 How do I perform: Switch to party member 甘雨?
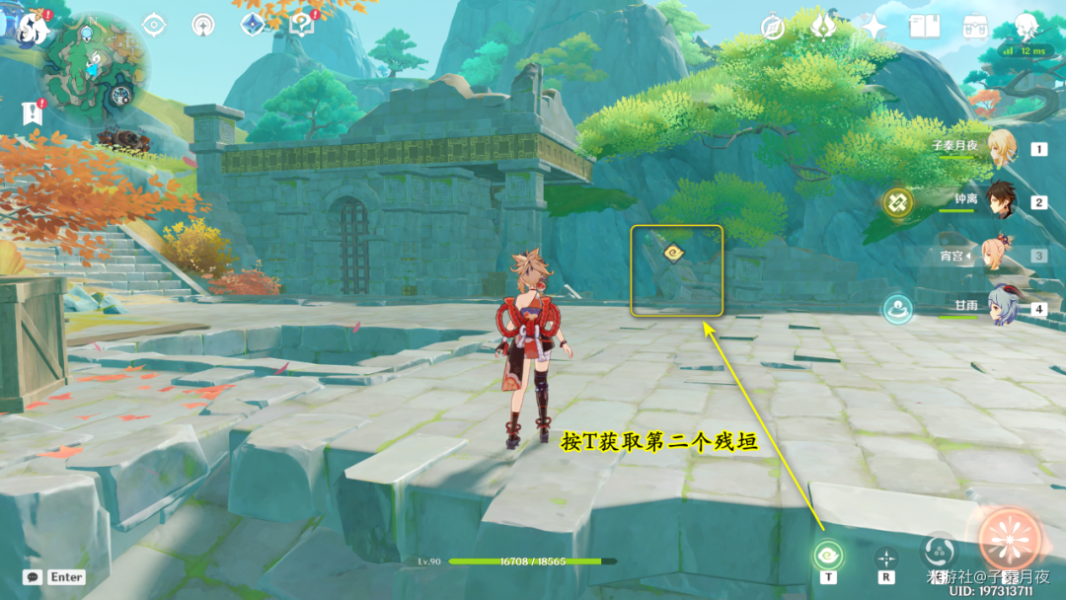tap(1001, 308)
